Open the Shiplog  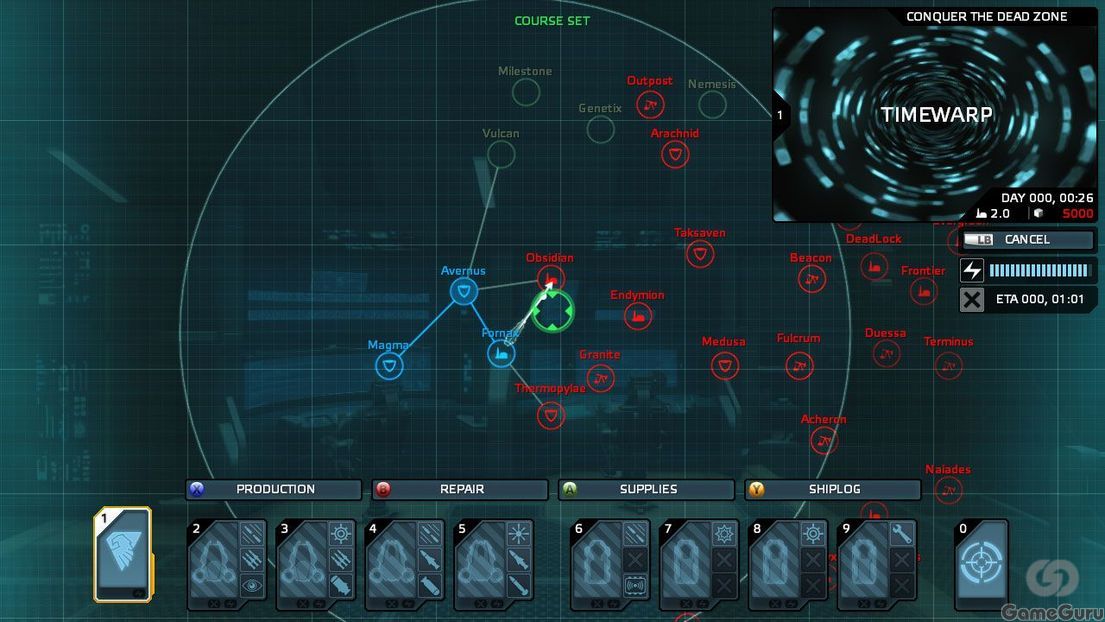point(833,490)
